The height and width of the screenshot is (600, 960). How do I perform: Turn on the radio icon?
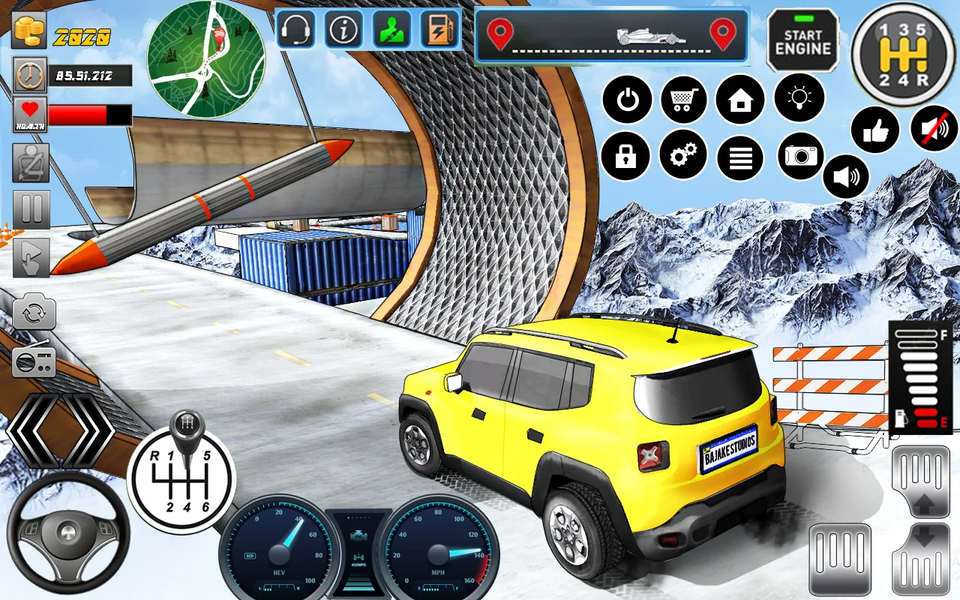coord(33,362)
